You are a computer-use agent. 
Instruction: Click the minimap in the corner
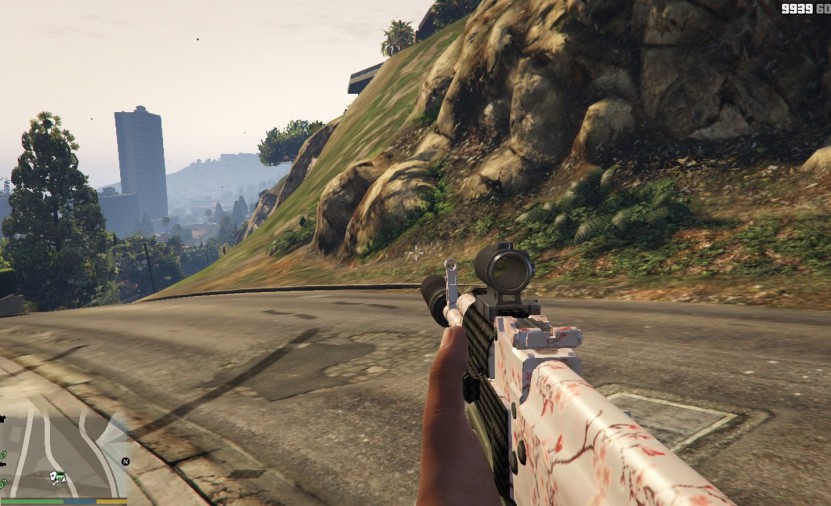click(60, 452)
